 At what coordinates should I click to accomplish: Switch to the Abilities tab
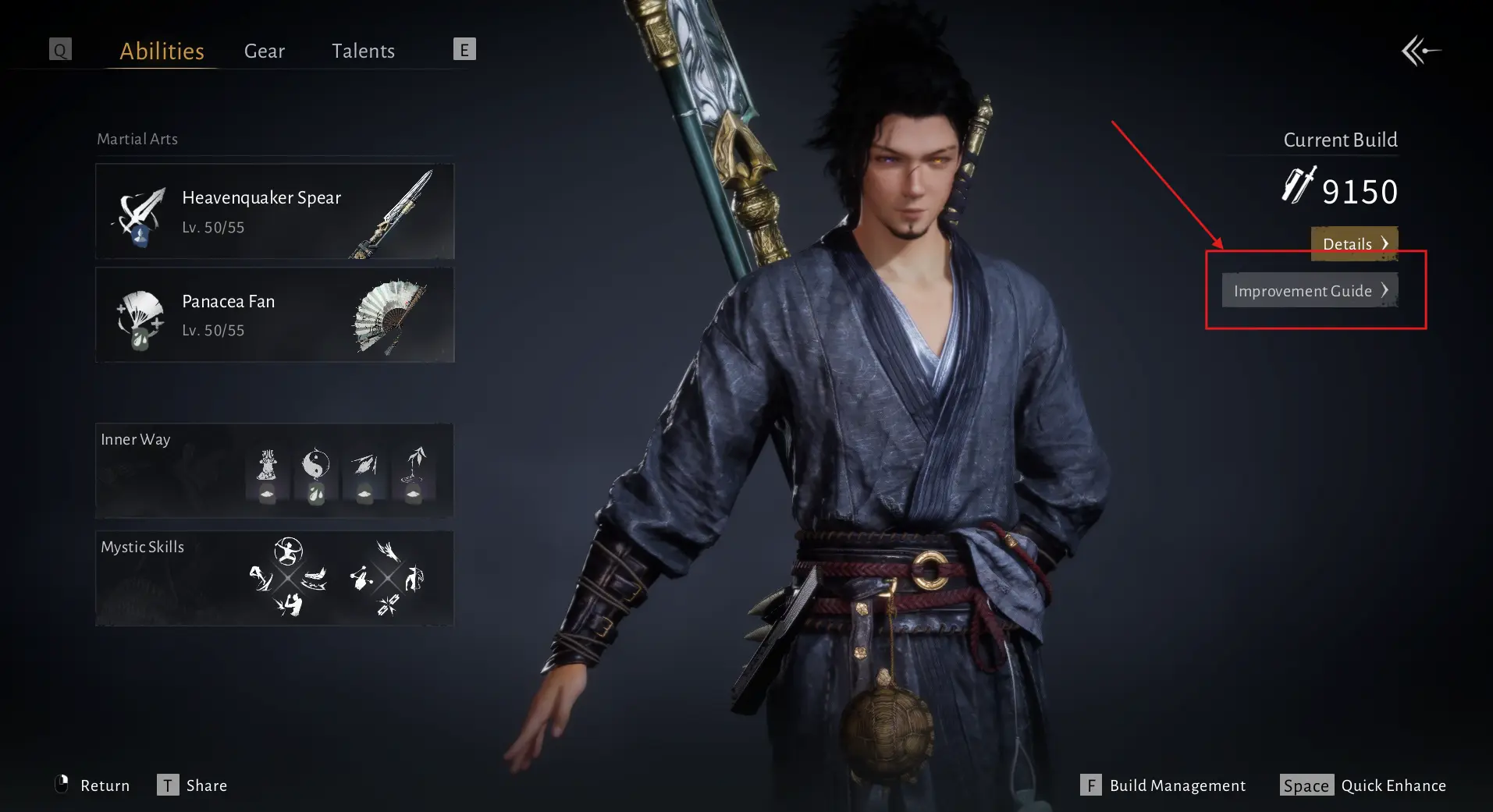click(x=162, y=51)
